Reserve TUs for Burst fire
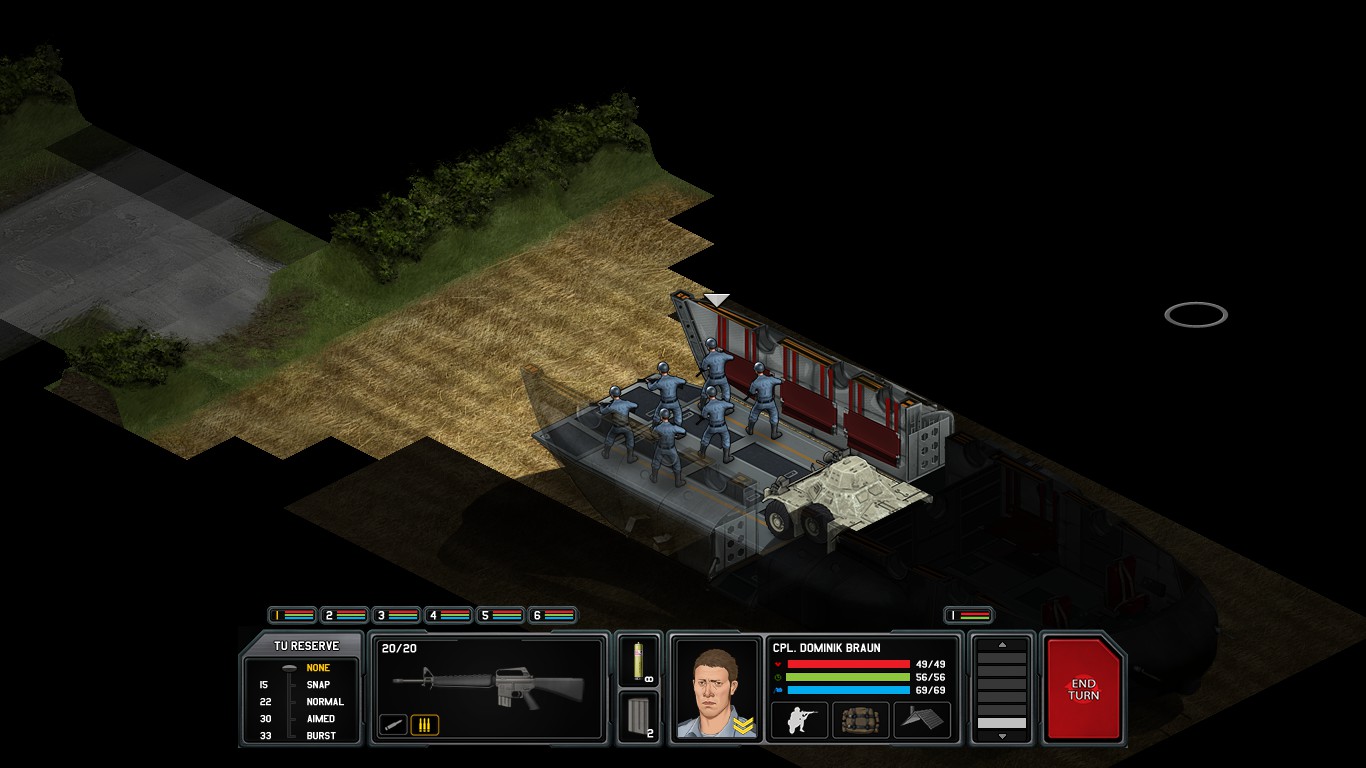Viewport: 1366px width, 768px height. 320,736
